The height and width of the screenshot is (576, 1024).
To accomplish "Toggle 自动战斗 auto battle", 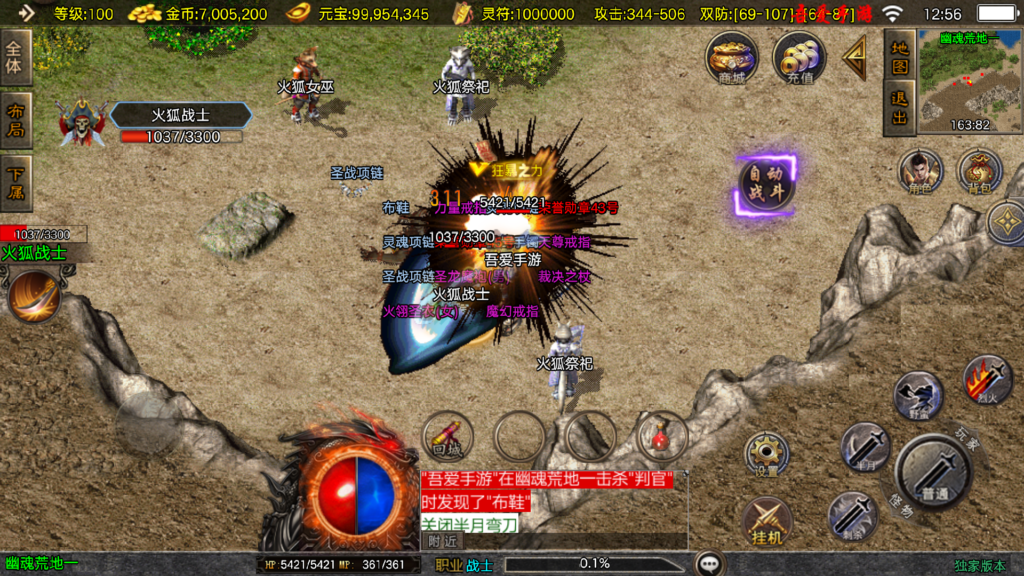I will click(766, 185).
